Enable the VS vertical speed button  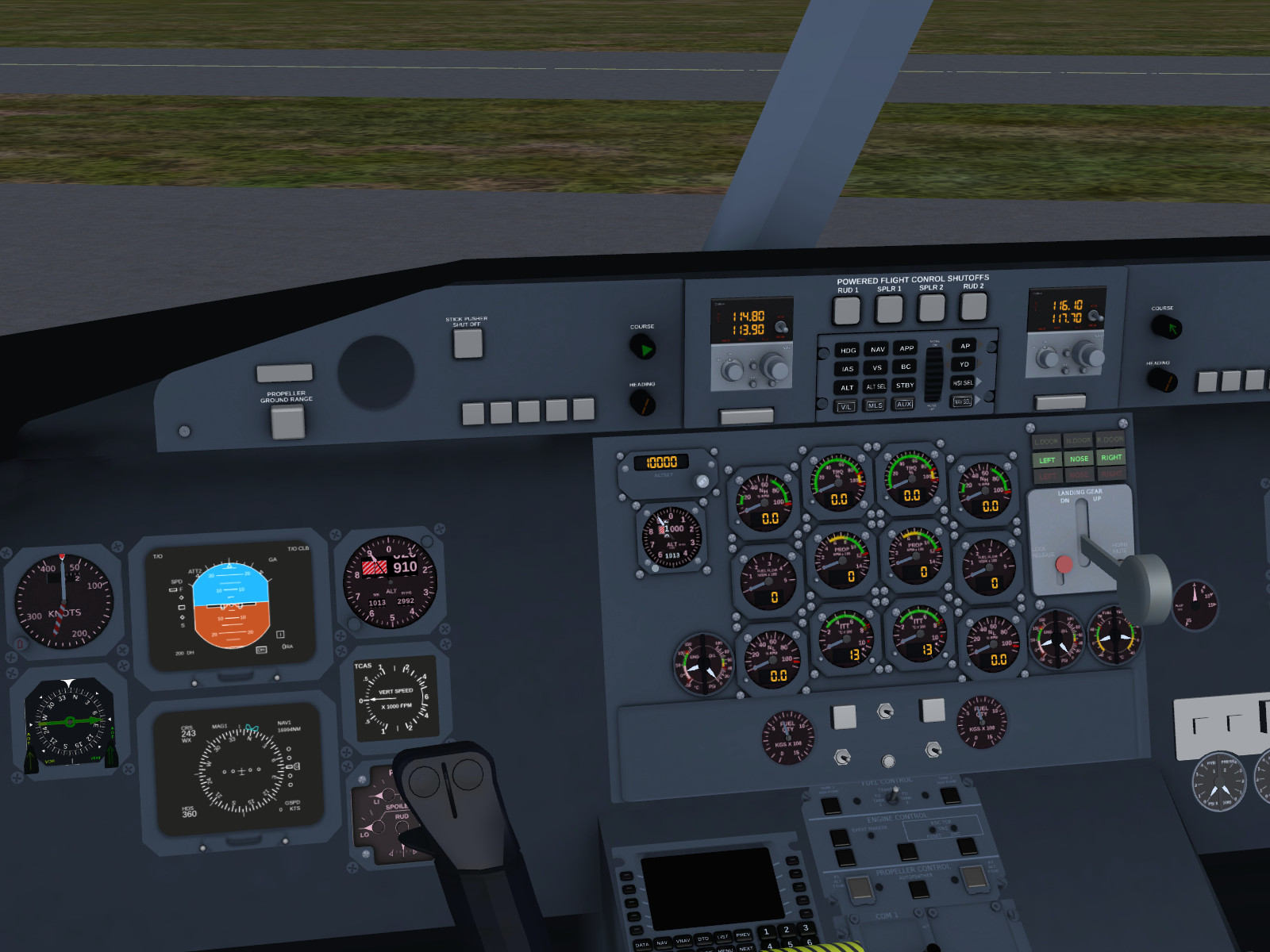[x=877, y=367]
